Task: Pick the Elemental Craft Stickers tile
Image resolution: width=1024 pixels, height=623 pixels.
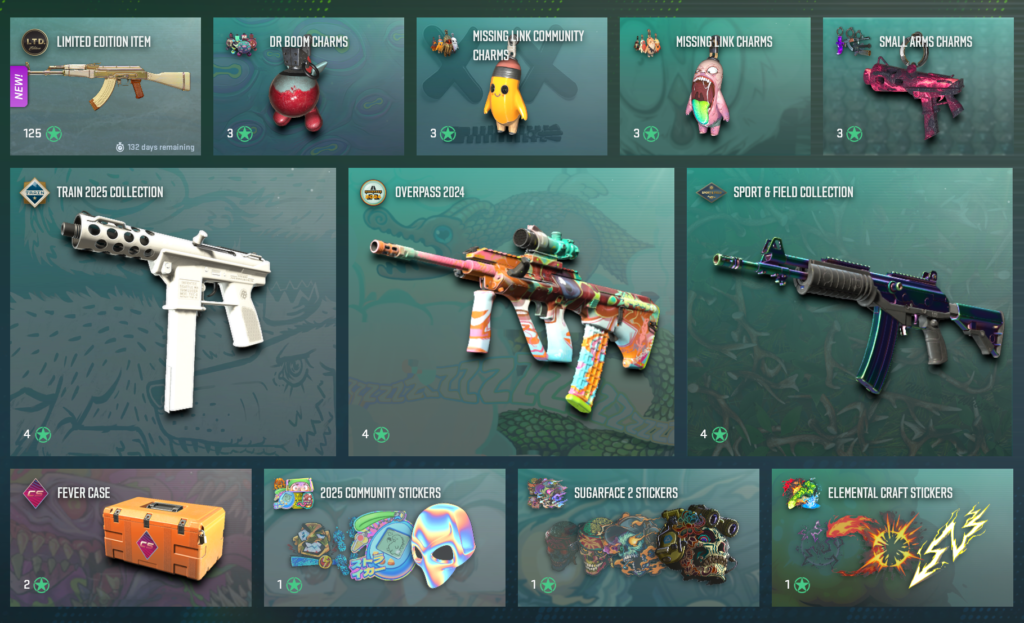Action: coord(893,538)
